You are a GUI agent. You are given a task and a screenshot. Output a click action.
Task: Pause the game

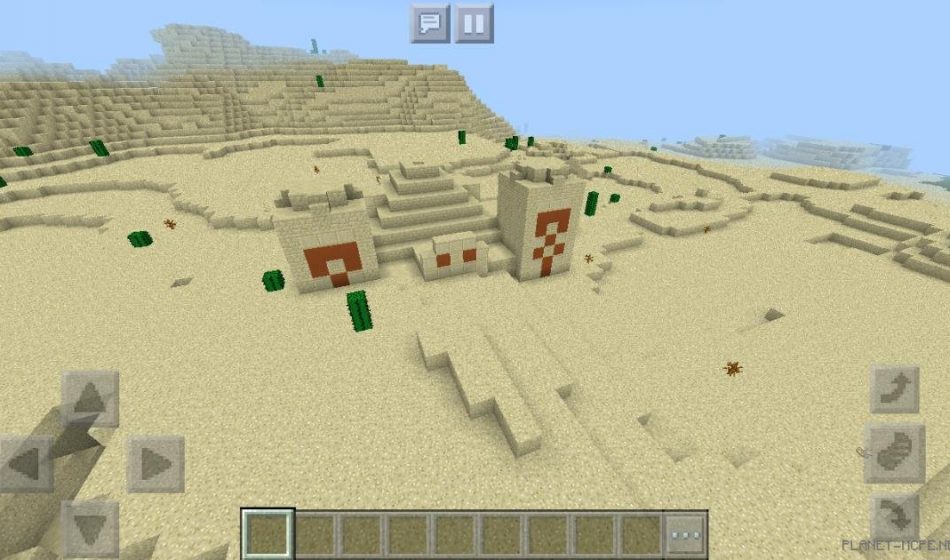[474, 23]
